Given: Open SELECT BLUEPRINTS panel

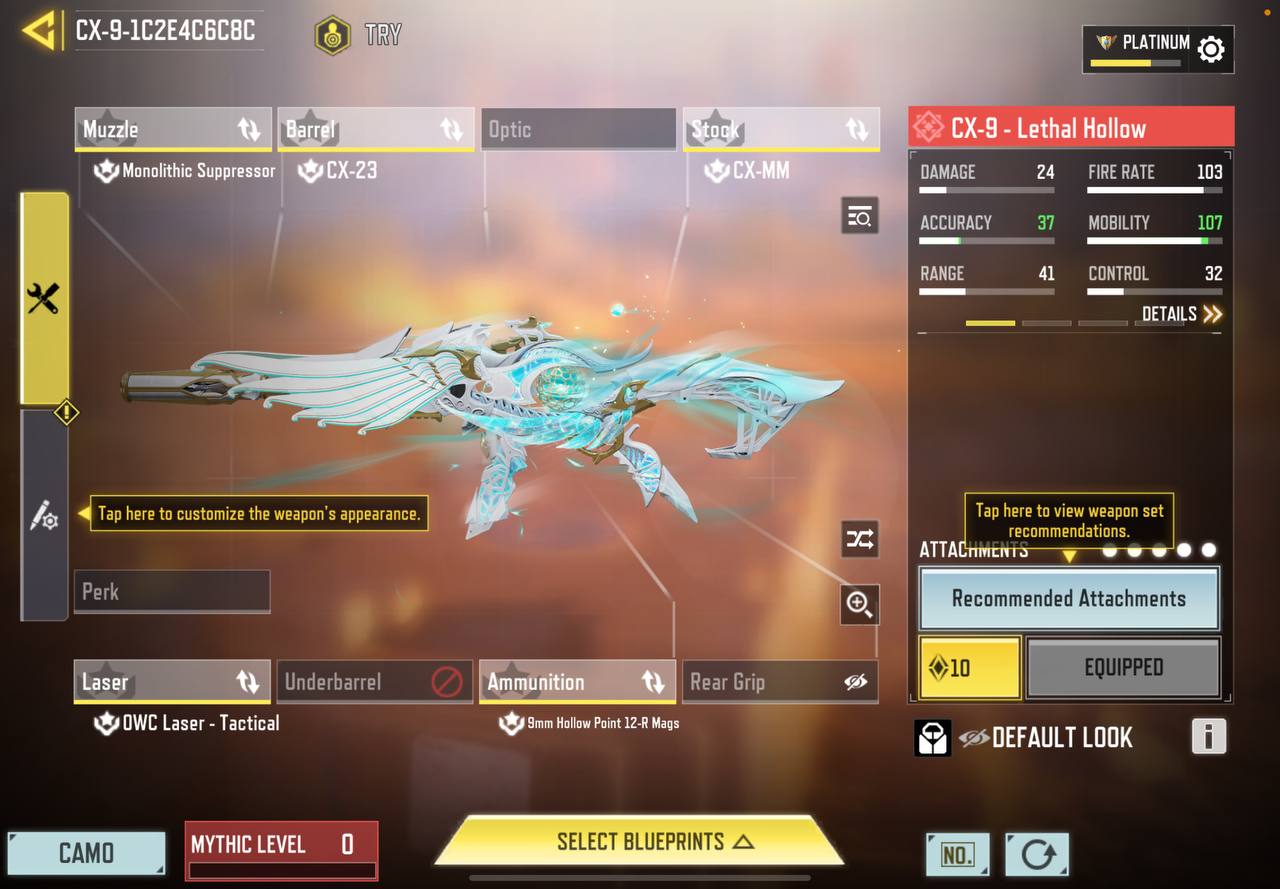Looking at the screenshot, I should click(640, 842).
